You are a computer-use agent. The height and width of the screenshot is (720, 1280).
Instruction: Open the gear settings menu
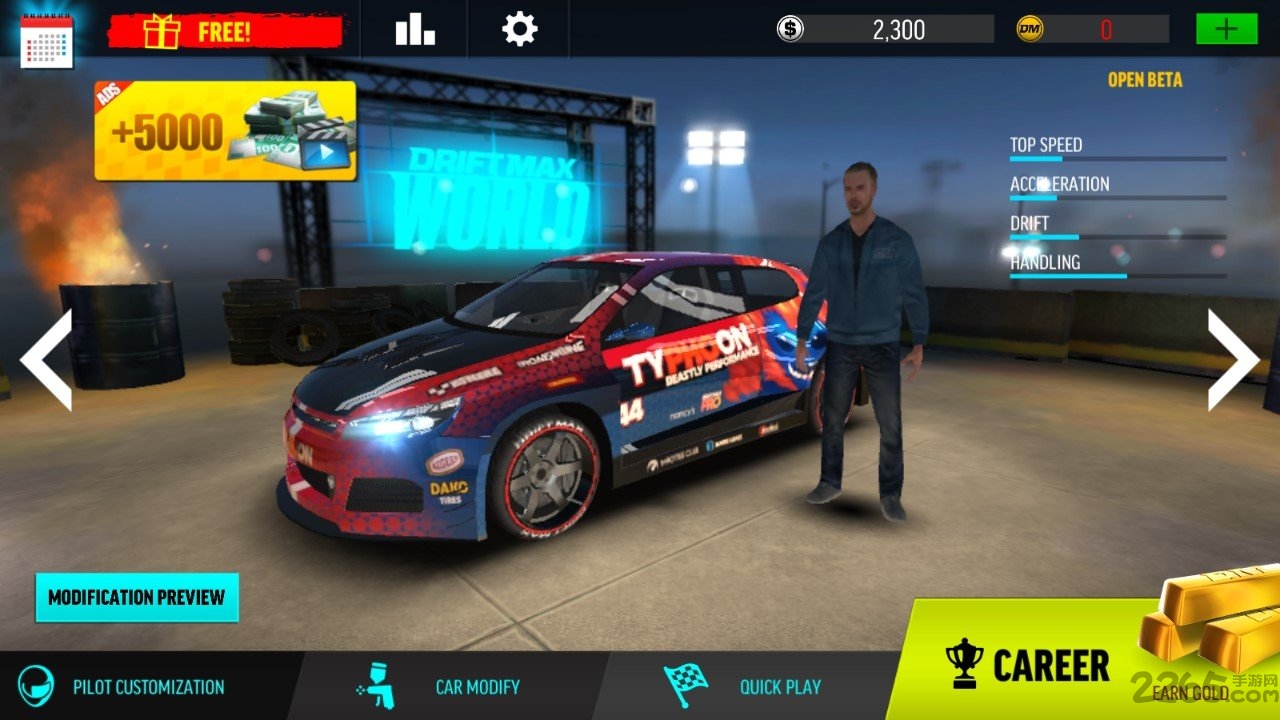tap(519, 30)
